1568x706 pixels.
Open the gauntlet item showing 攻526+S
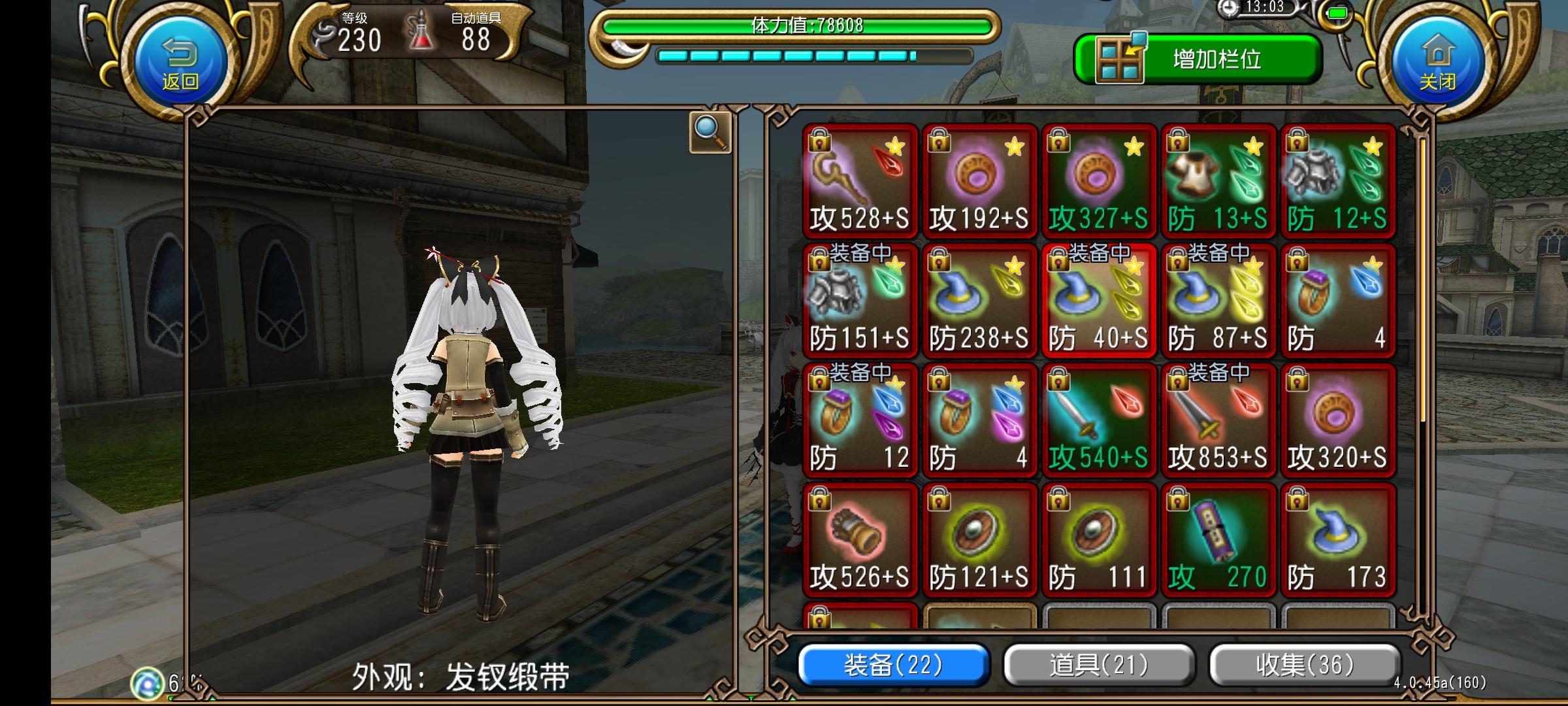coord(859,539)
